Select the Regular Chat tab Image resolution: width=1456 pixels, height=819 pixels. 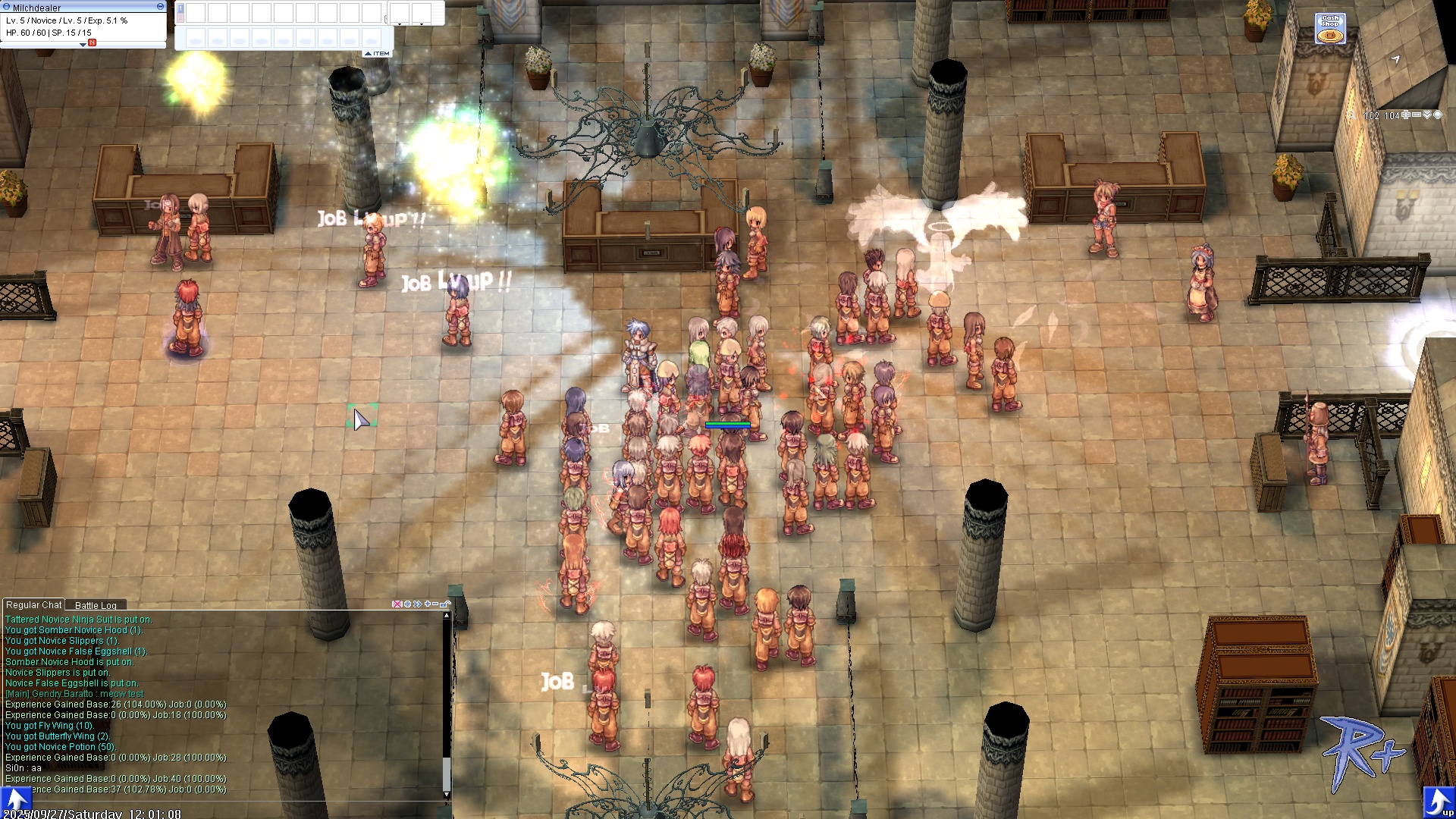[33, 604]
